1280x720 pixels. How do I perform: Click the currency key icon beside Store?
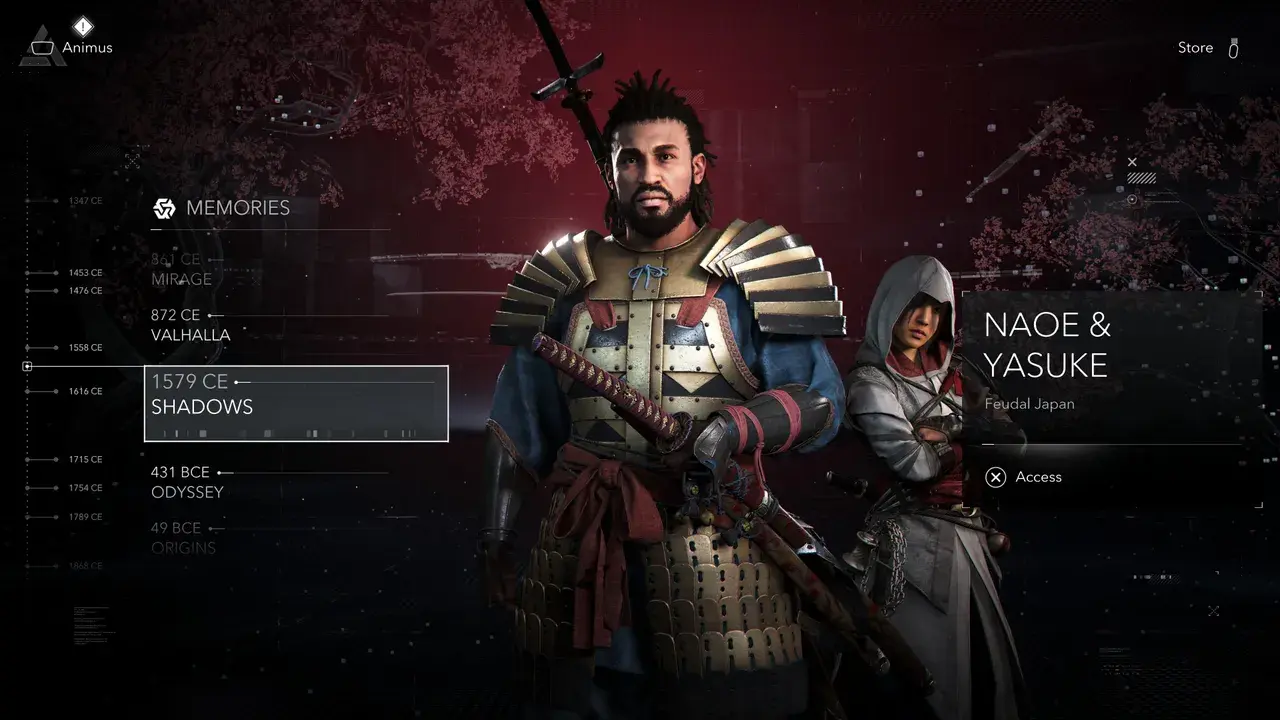click(1233, 47)
